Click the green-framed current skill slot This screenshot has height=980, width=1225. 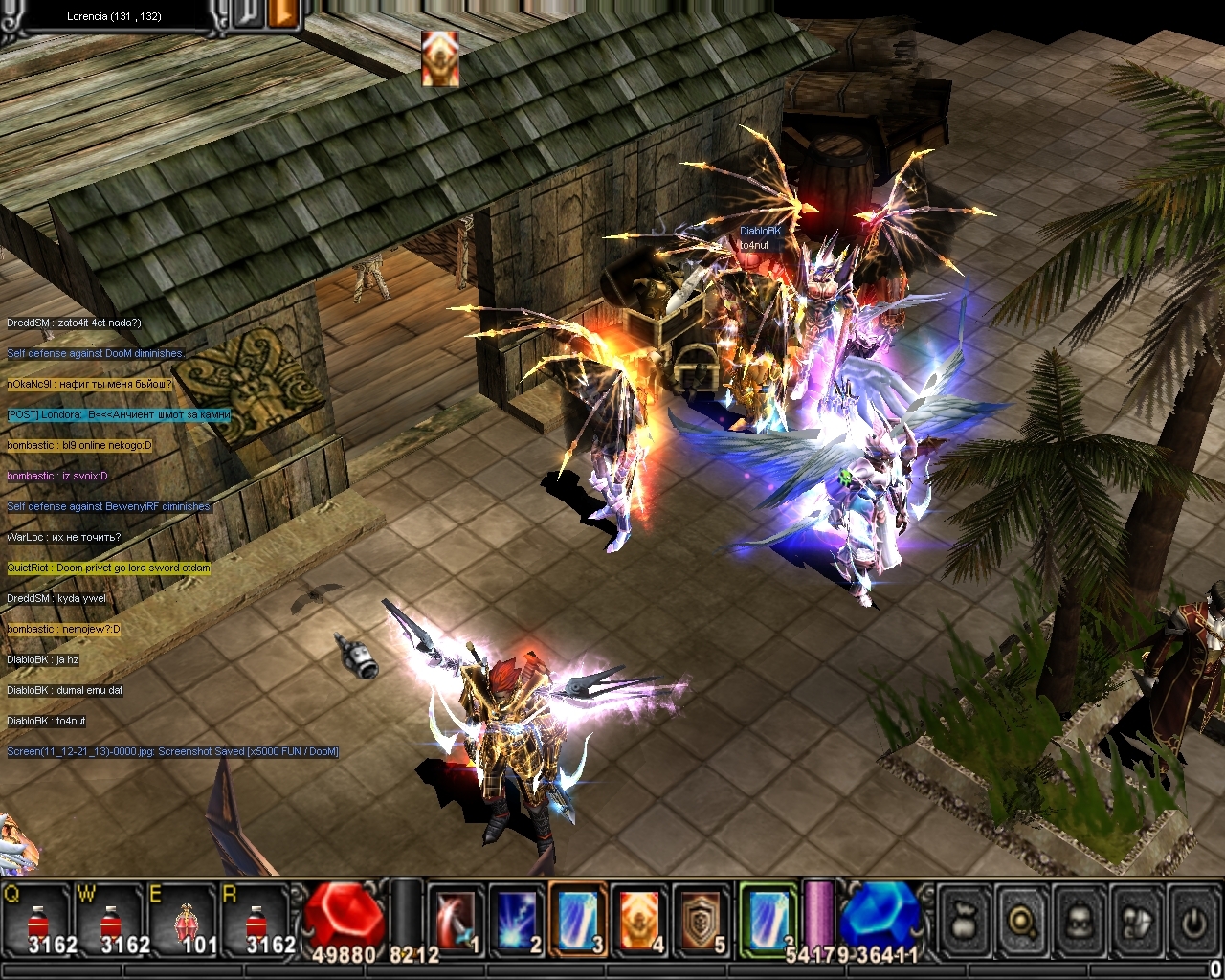768,920
